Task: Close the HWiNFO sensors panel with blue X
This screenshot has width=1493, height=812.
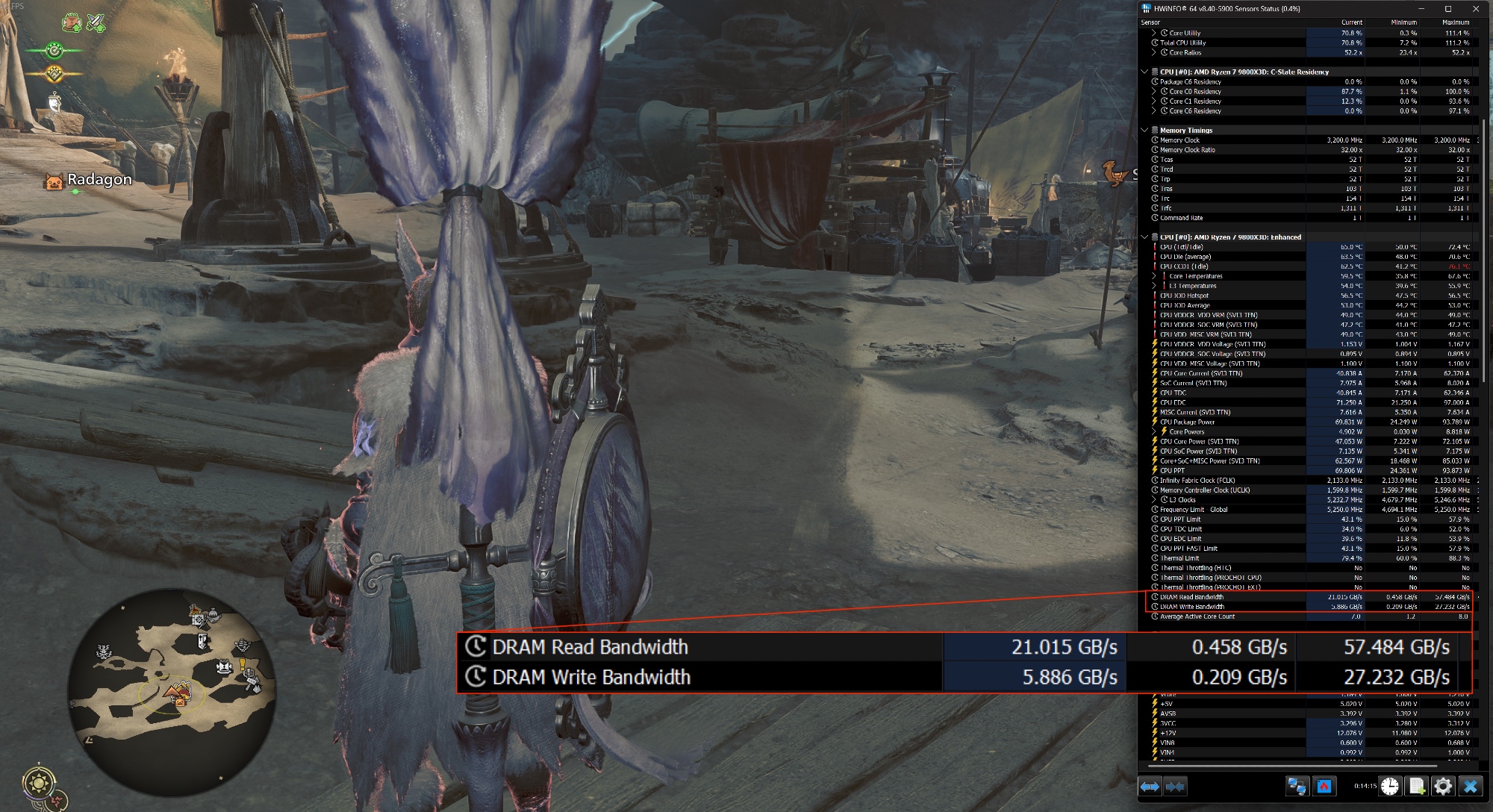Action: tap(1471, 786)
